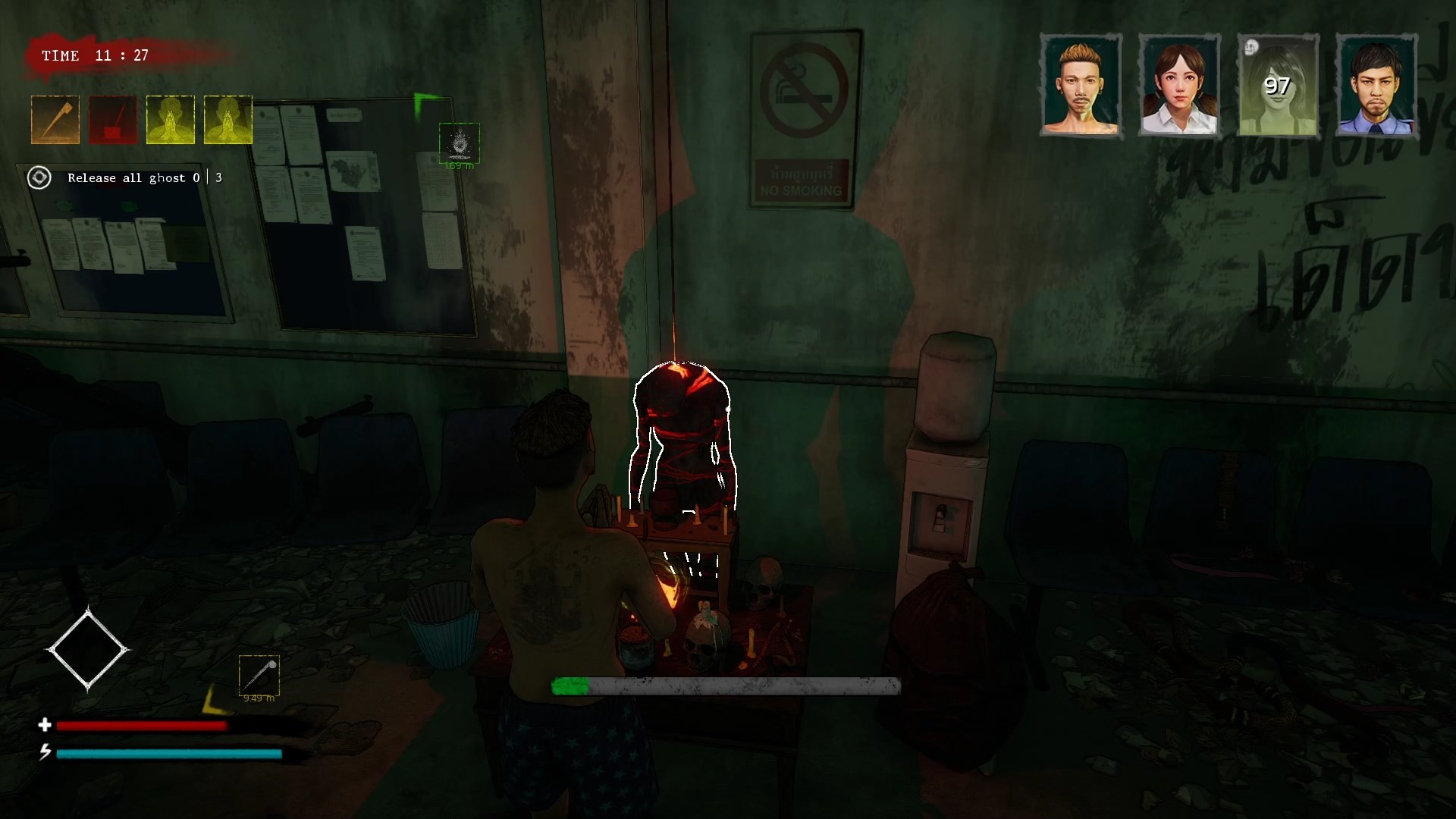The image size is (1456, 819).
Task: Click the ghost distance marker showing 1.69m
Action: (x=460, y=146)
